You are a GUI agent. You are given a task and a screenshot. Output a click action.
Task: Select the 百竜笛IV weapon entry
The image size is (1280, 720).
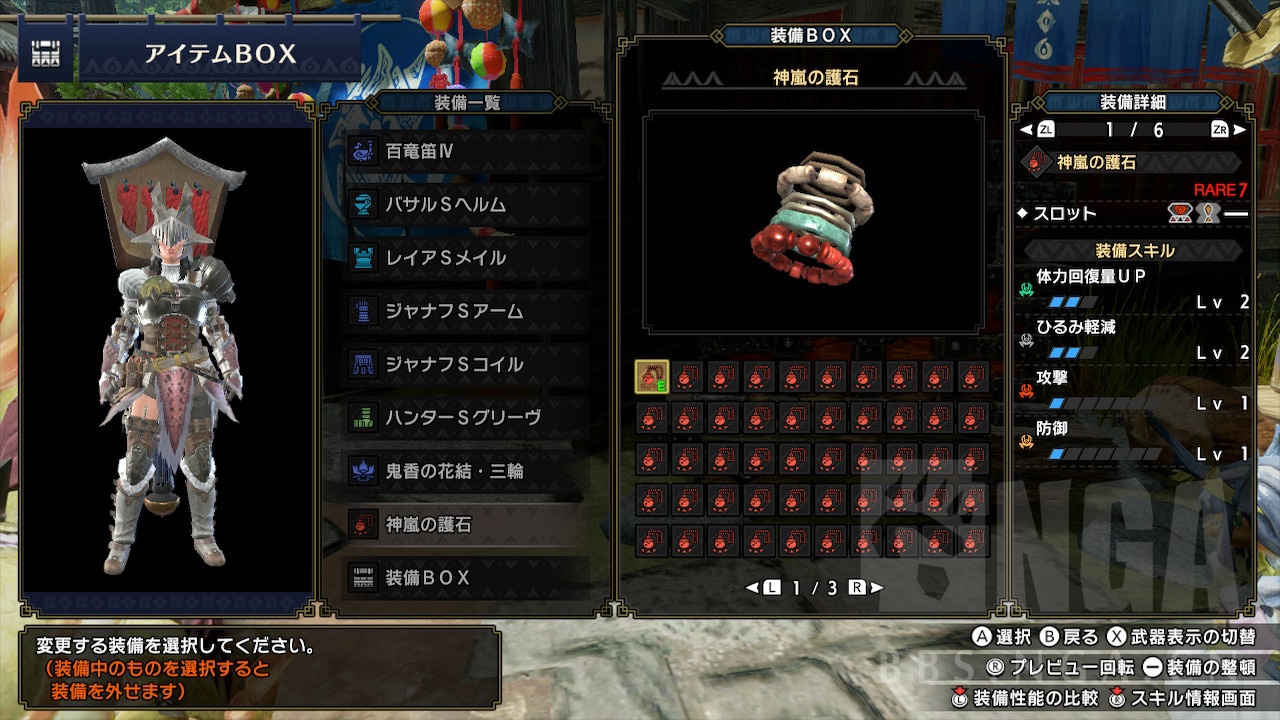[x=466, y=152]
